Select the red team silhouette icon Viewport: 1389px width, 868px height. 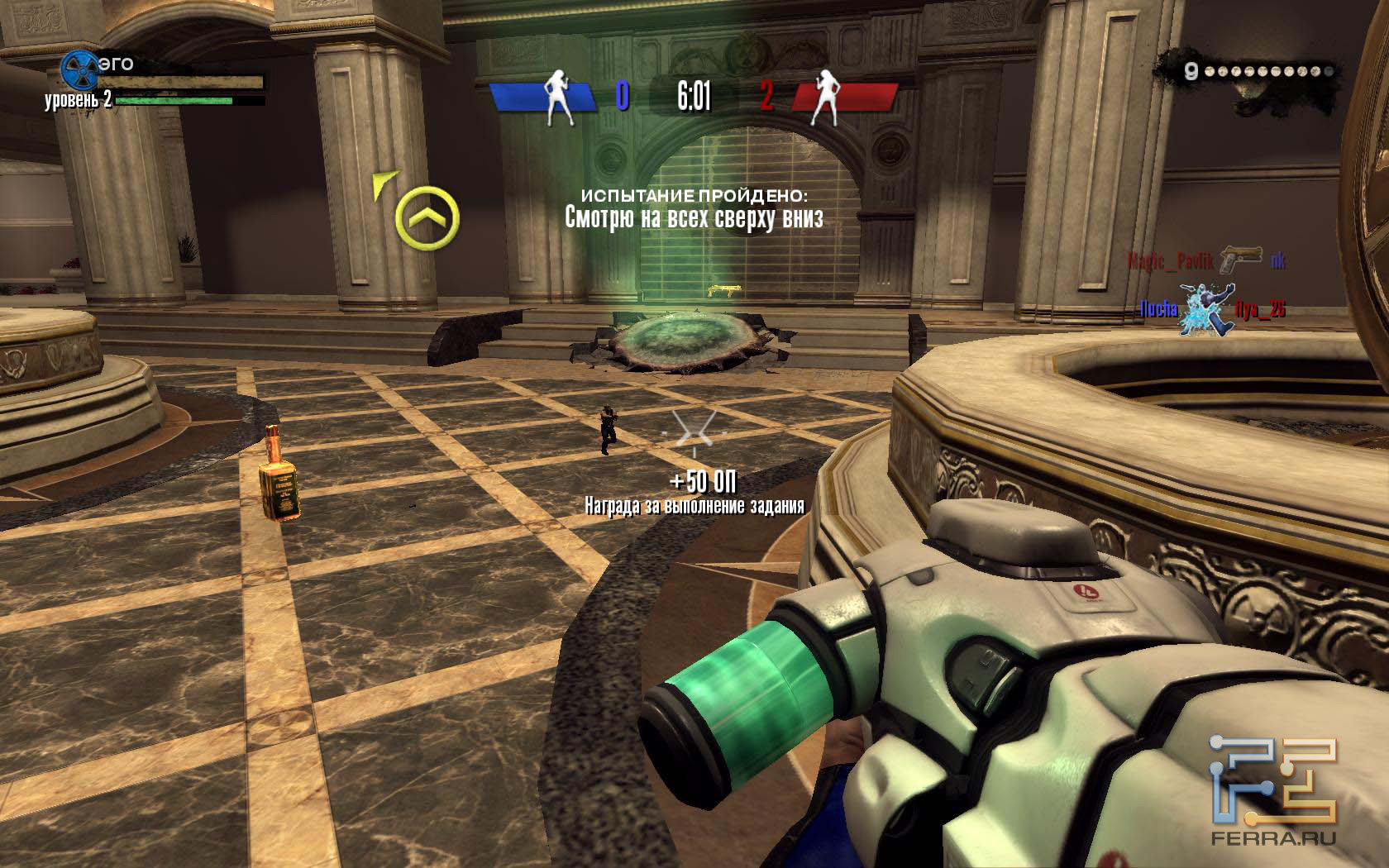pos(826,97)
